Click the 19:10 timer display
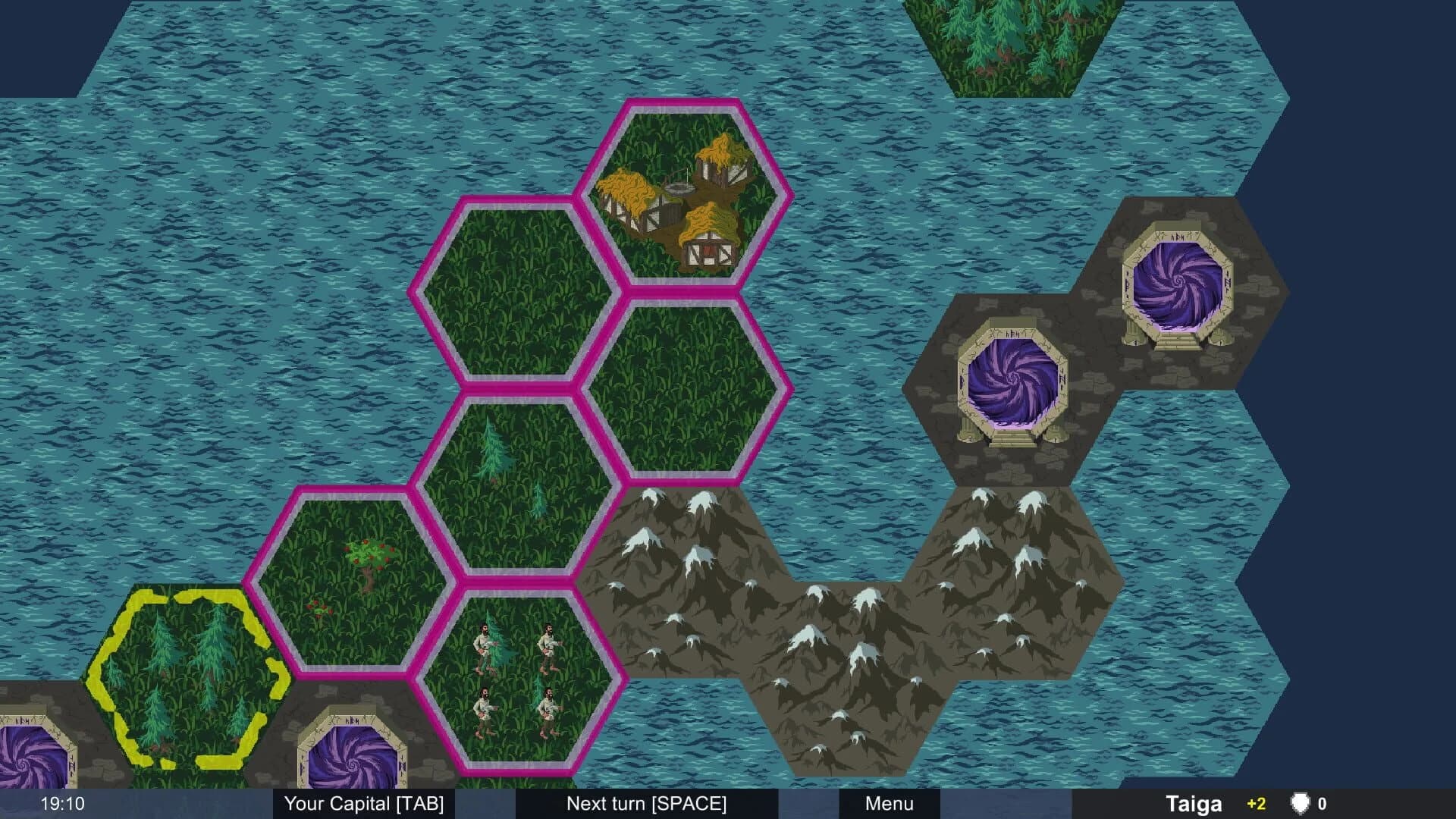 tap(62, 804)
